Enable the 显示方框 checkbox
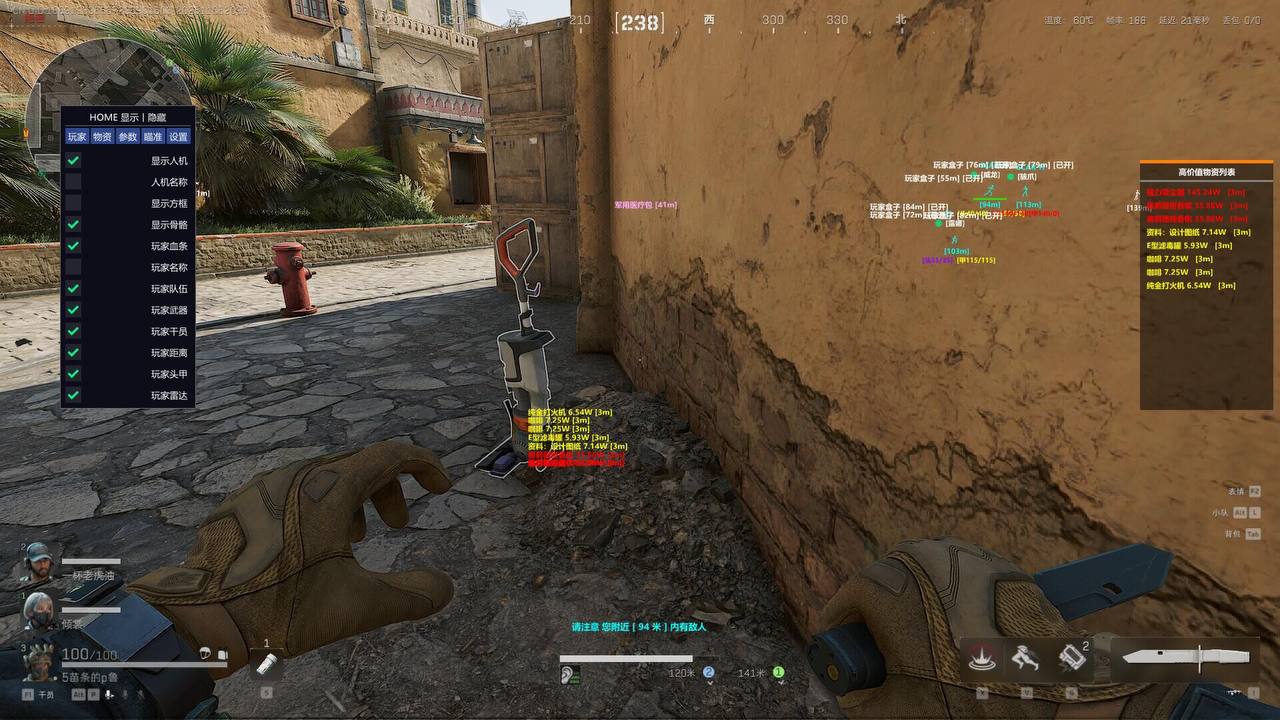1280x720 pixels. coord(73,203)
